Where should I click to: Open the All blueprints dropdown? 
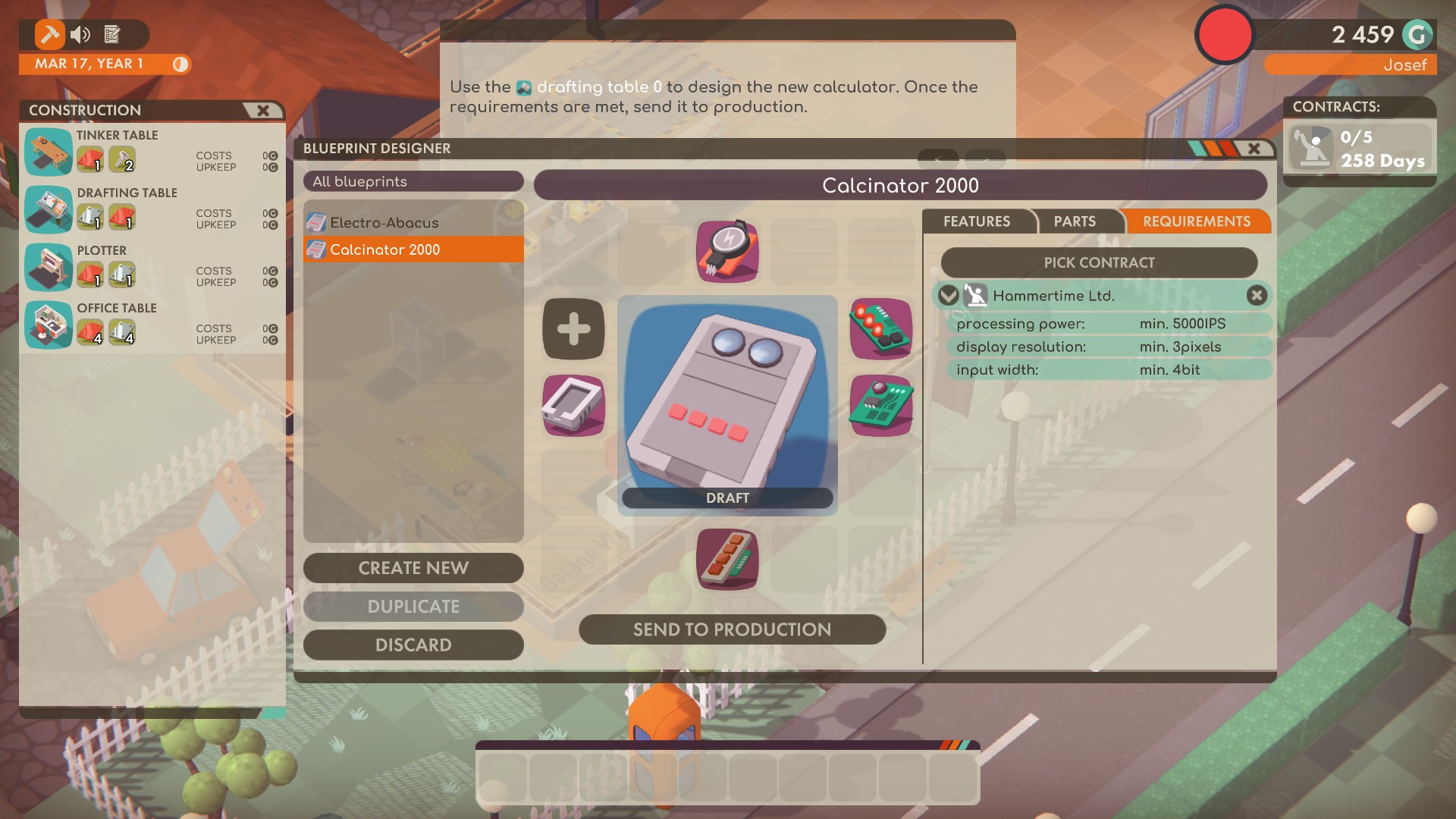[x=413, y=182]
